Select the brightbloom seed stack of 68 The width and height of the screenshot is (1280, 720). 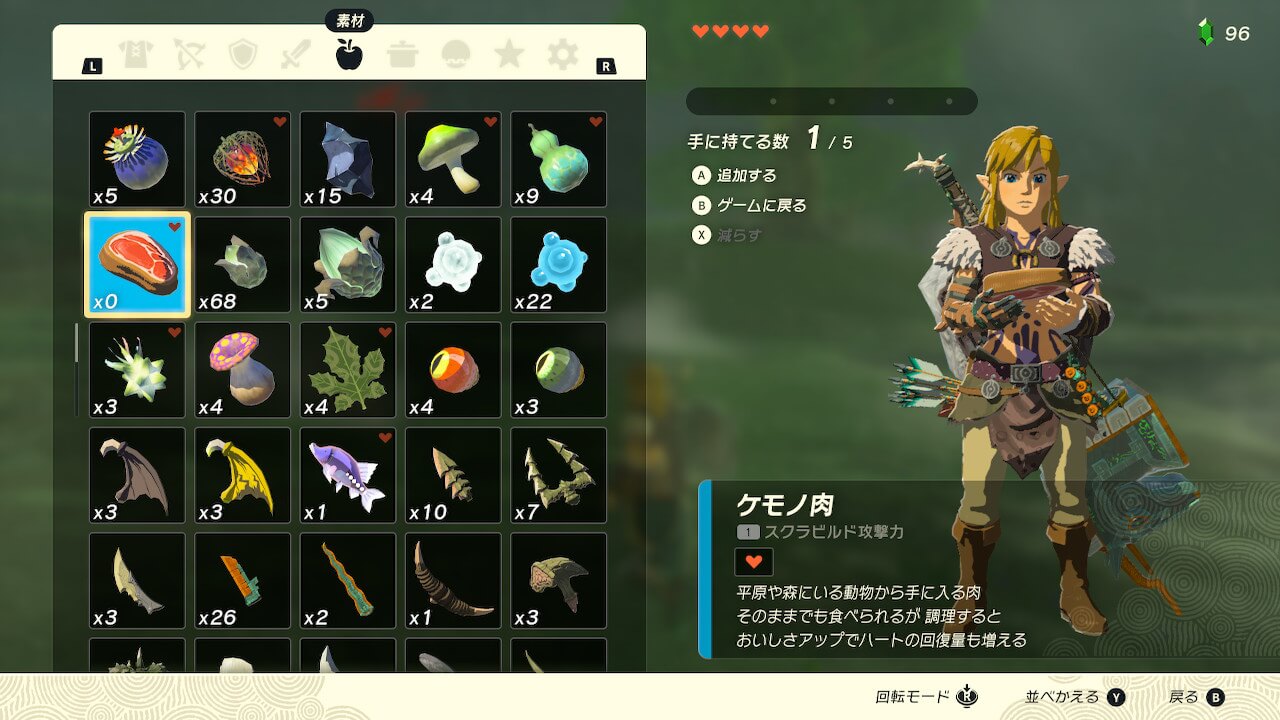coord(243,265)
